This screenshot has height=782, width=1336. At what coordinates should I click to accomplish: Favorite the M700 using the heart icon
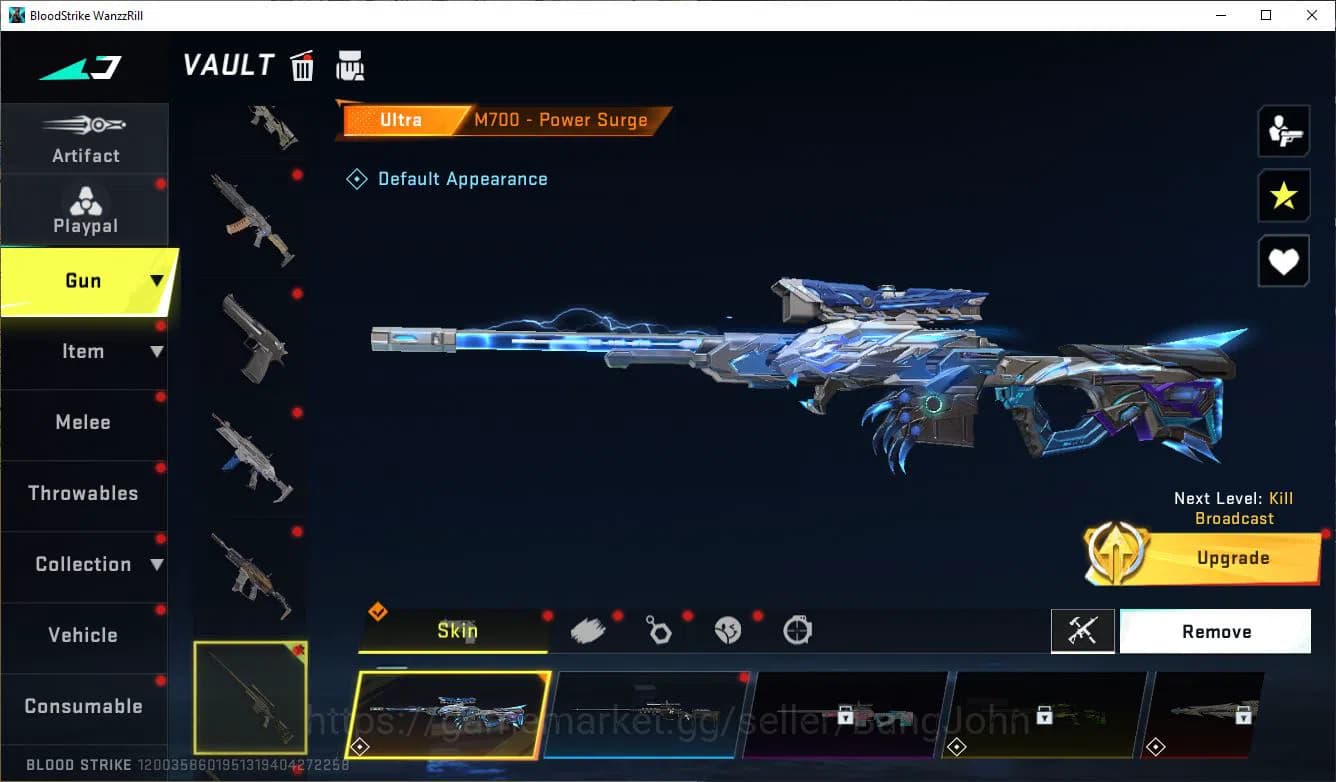click(1283, 261)
